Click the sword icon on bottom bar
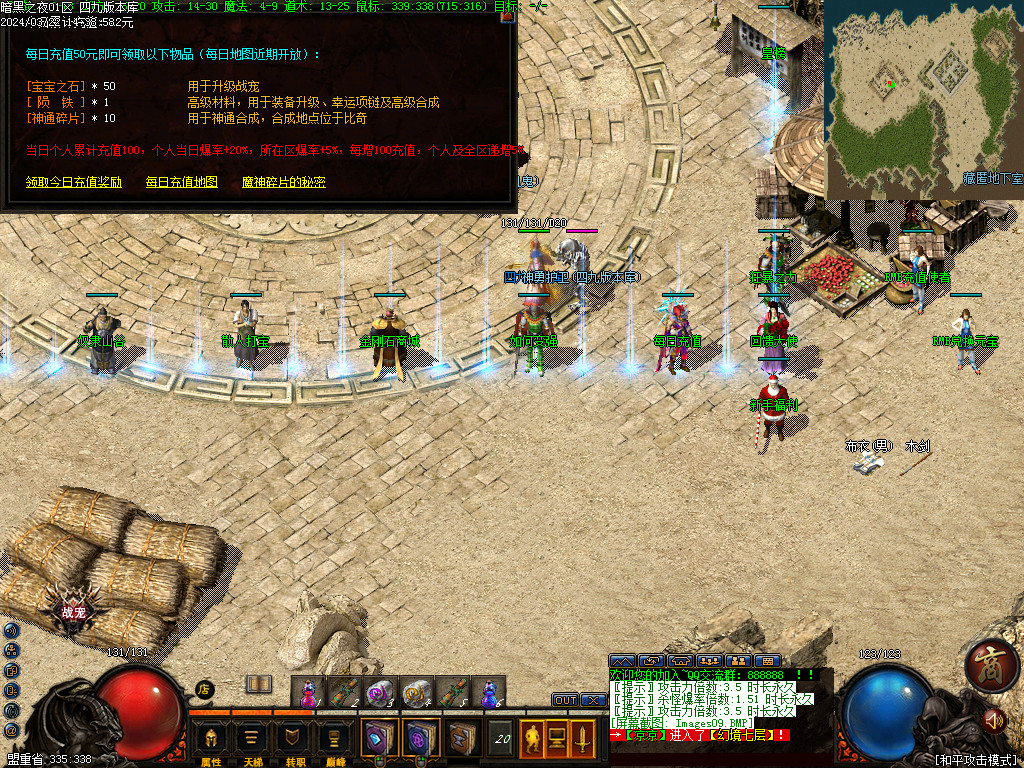The width and height of the screenshot is (1024, 768). click(581, 739)
